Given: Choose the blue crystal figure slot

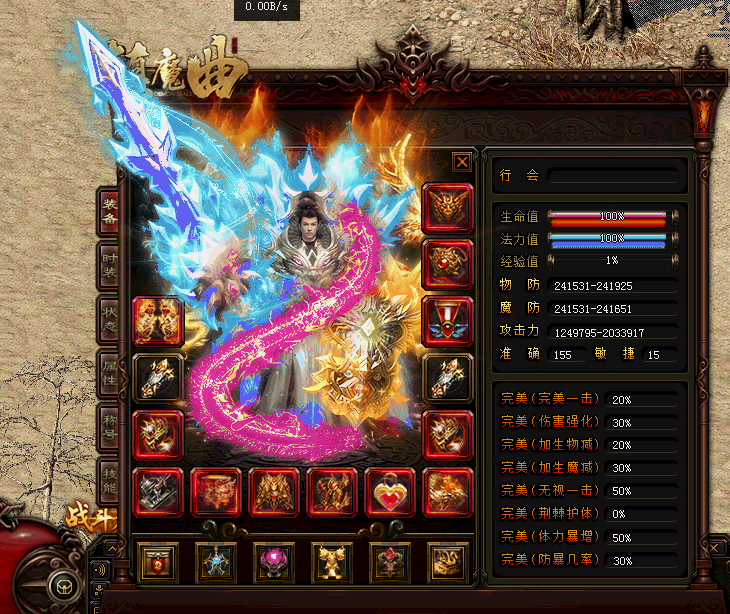Looking at the screenshot, I should [215, 564].
